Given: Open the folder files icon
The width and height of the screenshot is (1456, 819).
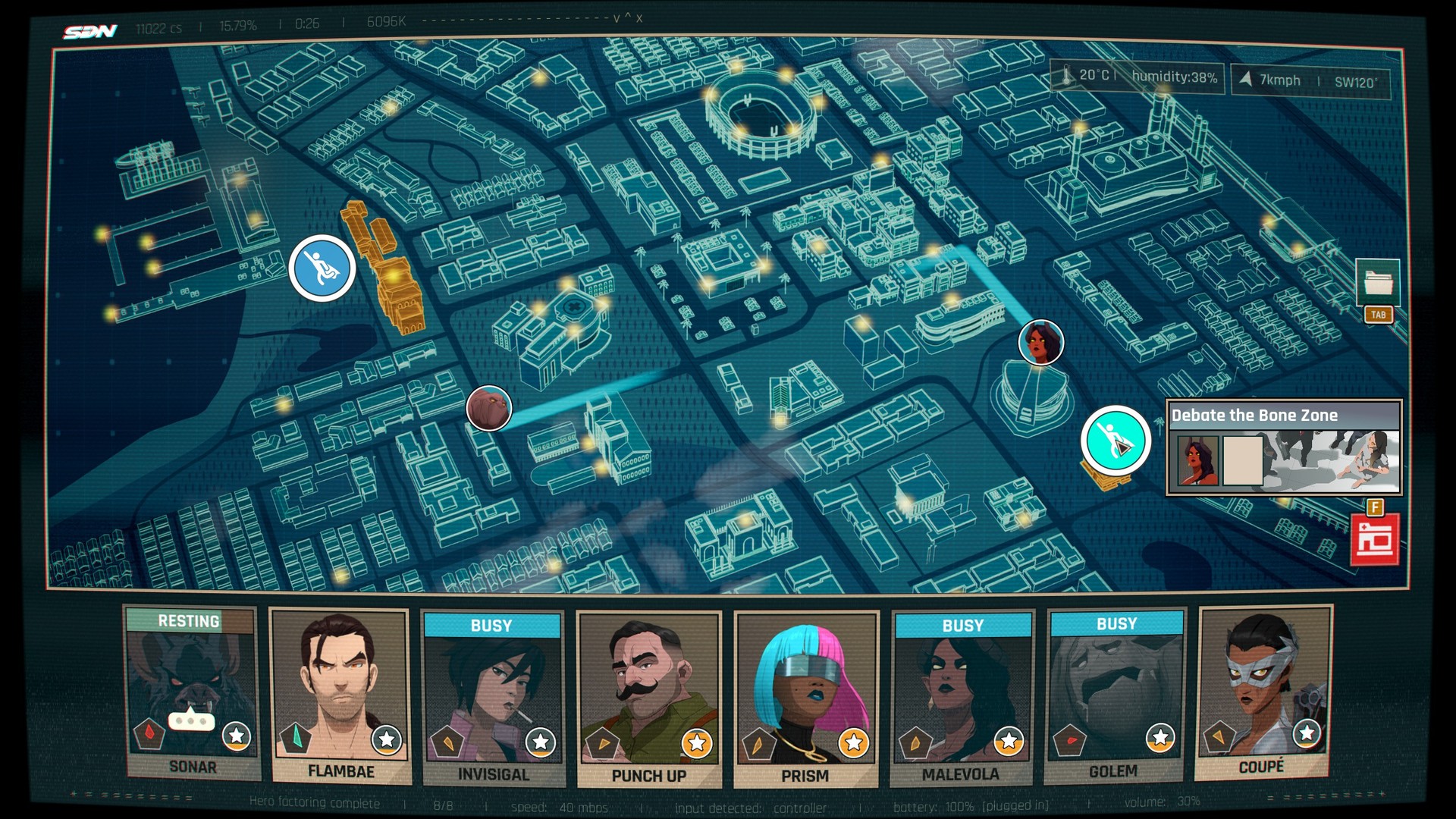Looking at the screenshot, I should (1378, 283).
